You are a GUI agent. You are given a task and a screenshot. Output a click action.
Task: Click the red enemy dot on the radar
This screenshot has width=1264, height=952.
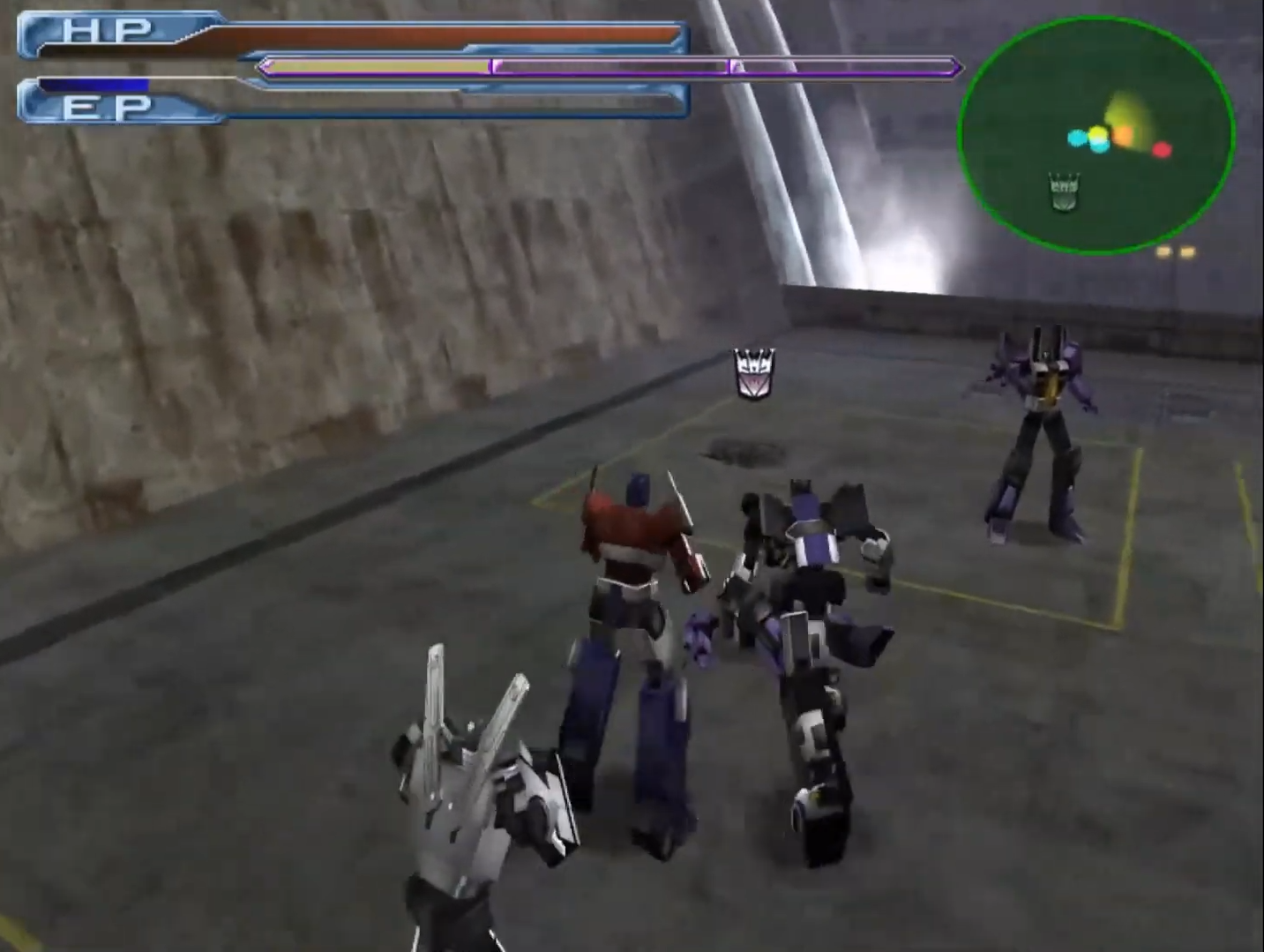(1162, 150)
